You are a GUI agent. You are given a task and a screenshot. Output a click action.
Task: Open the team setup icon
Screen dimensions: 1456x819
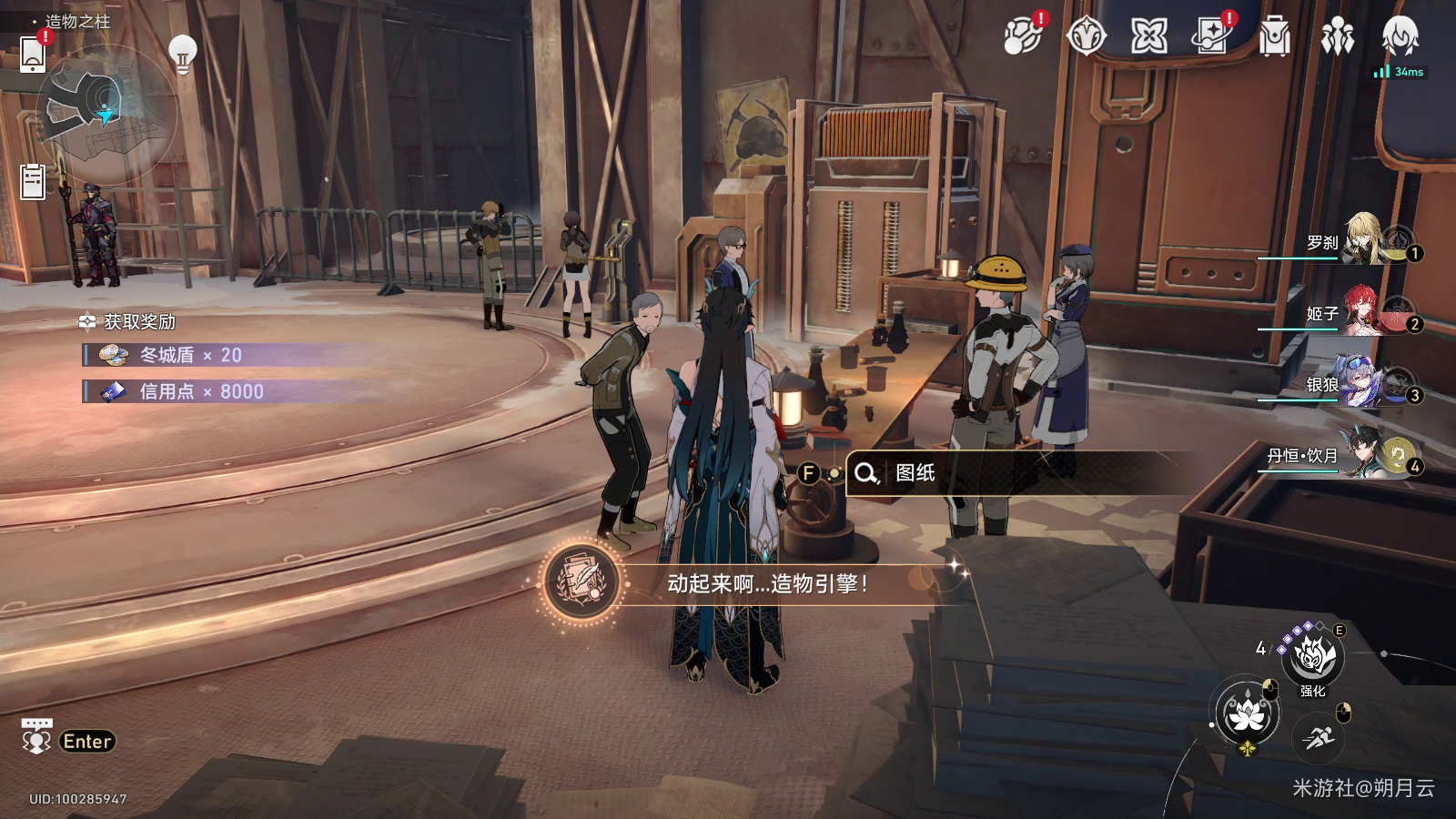tap(1337, 37)
